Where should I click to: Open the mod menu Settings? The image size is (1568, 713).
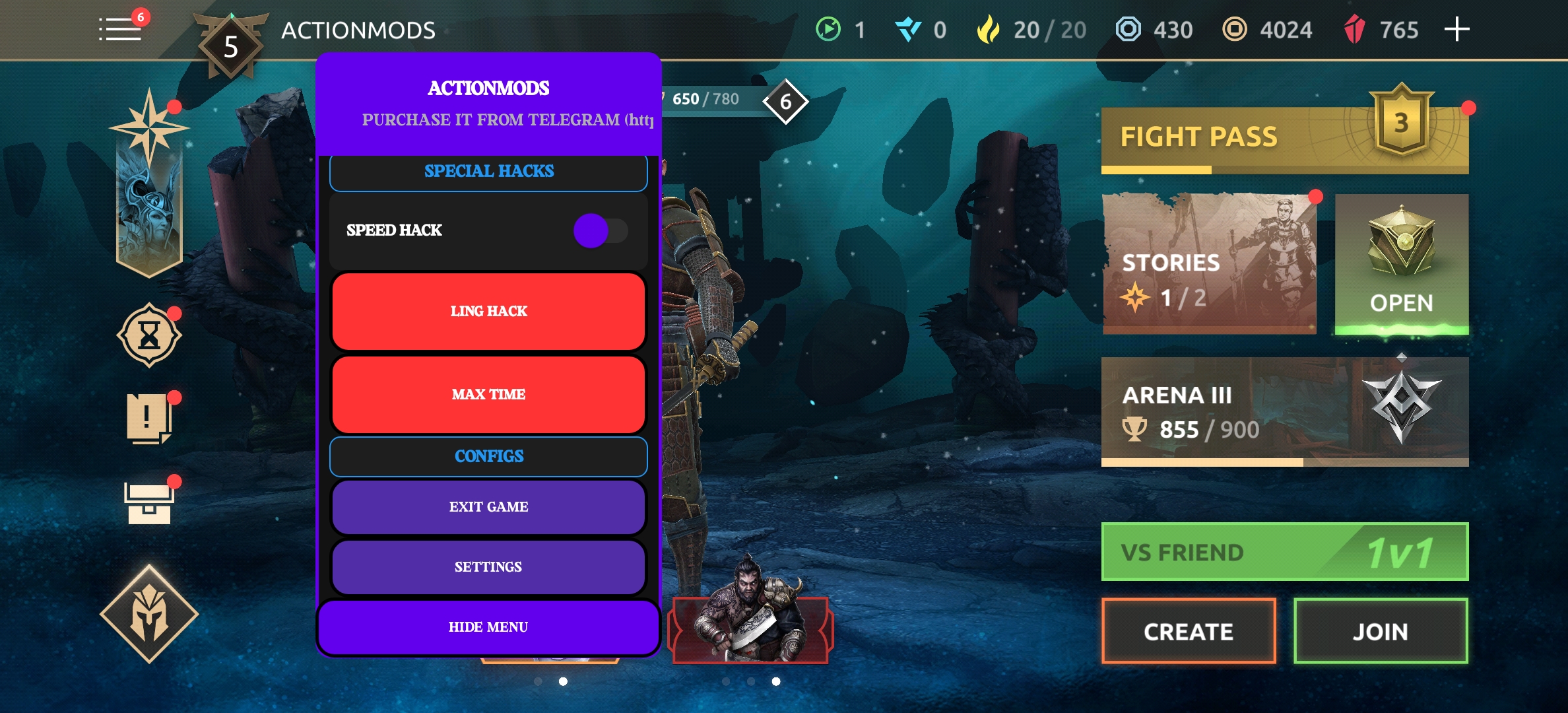click(x=488, y=566)
